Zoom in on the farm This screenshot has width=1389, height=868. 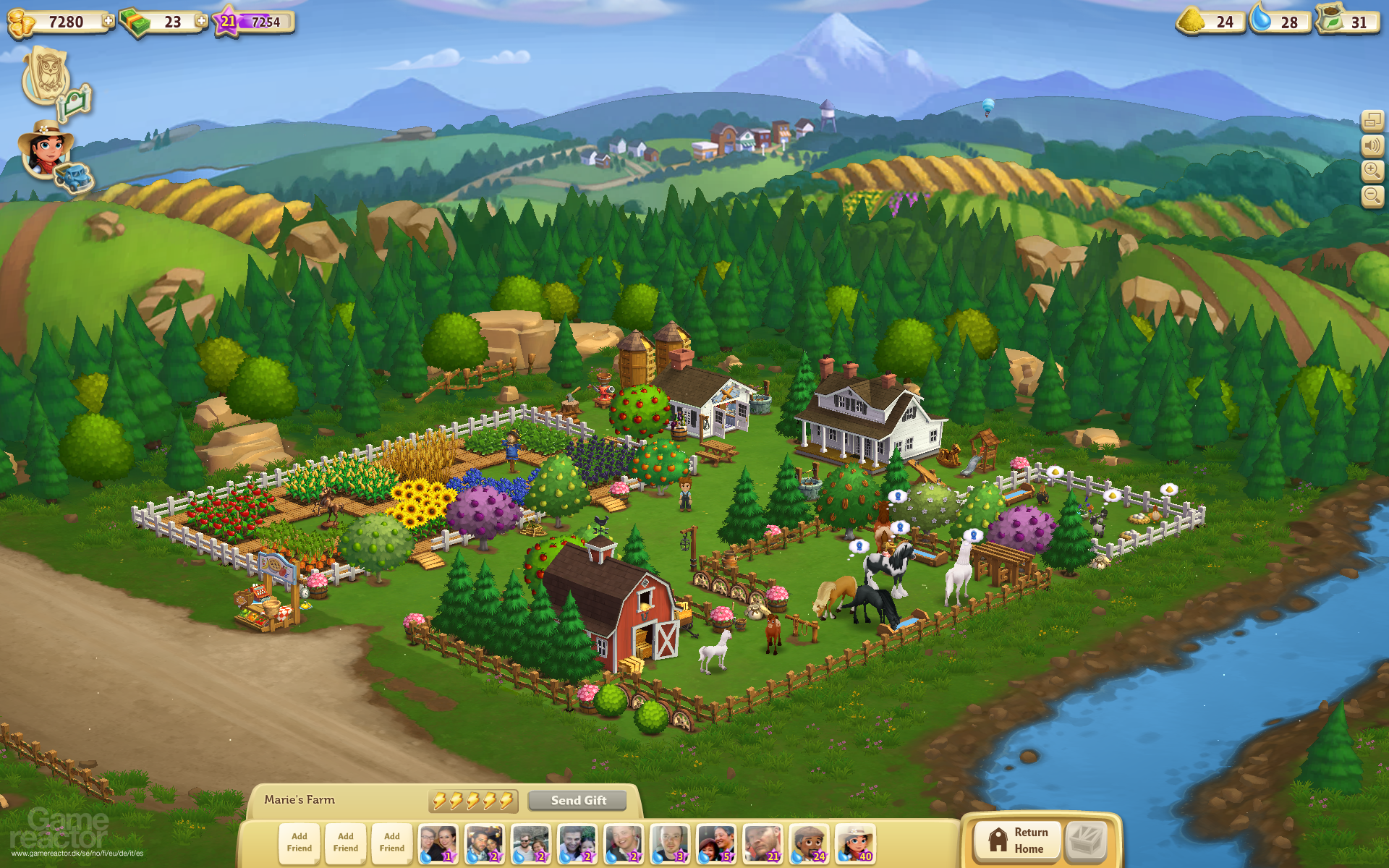click(1372, 171)
